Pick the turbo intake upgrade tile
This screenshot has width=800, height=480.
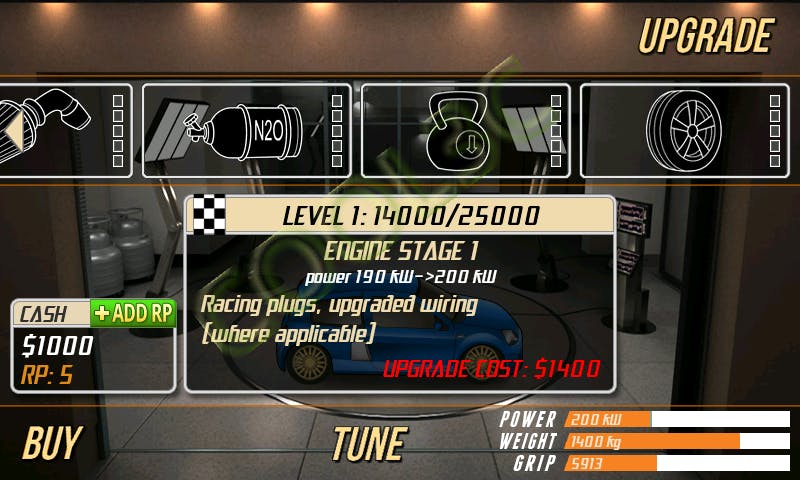[x=62, y=131]
